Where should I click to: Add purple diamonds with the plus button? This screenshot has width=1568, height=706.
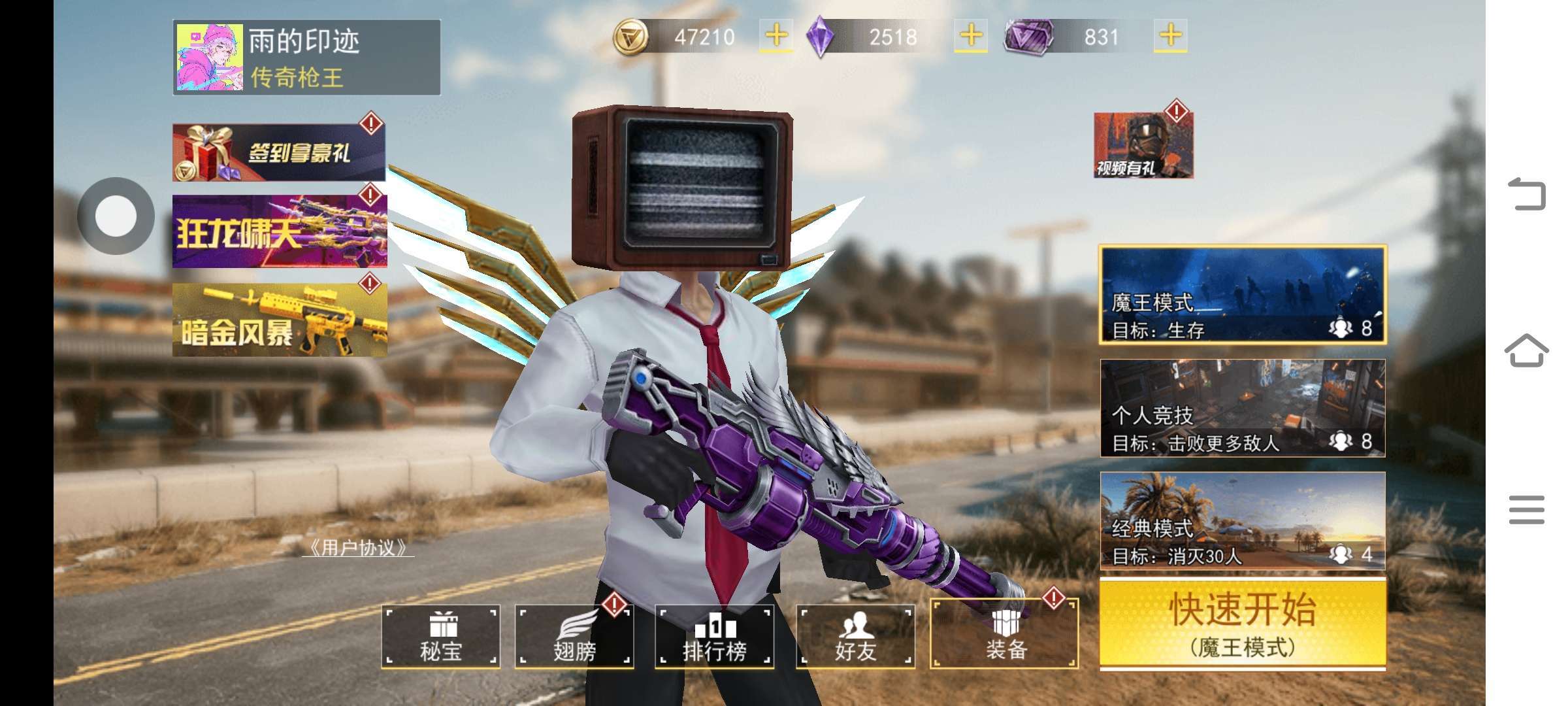coord(971,36)
